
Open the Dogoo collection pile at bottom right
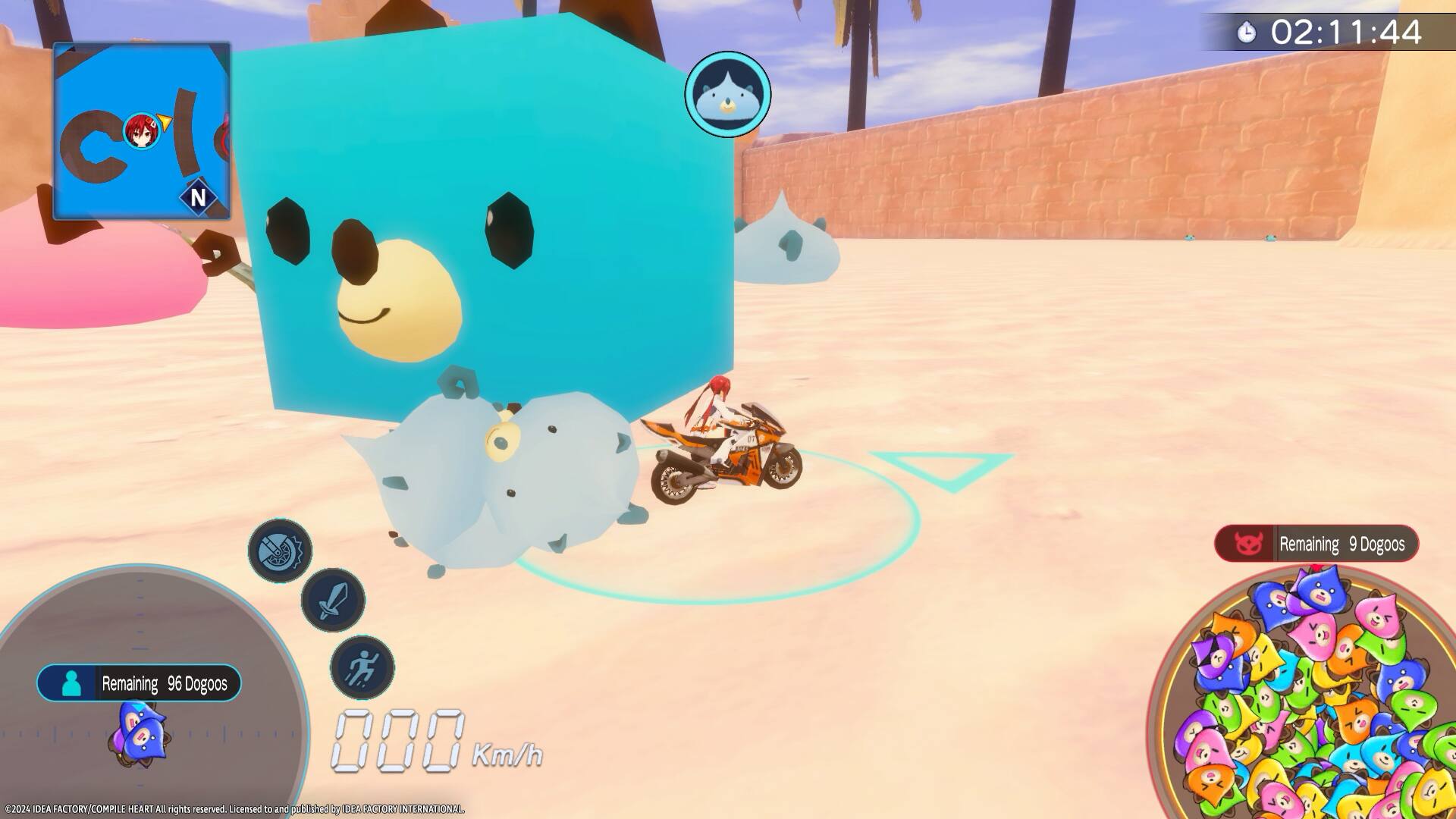point(1316,705)
